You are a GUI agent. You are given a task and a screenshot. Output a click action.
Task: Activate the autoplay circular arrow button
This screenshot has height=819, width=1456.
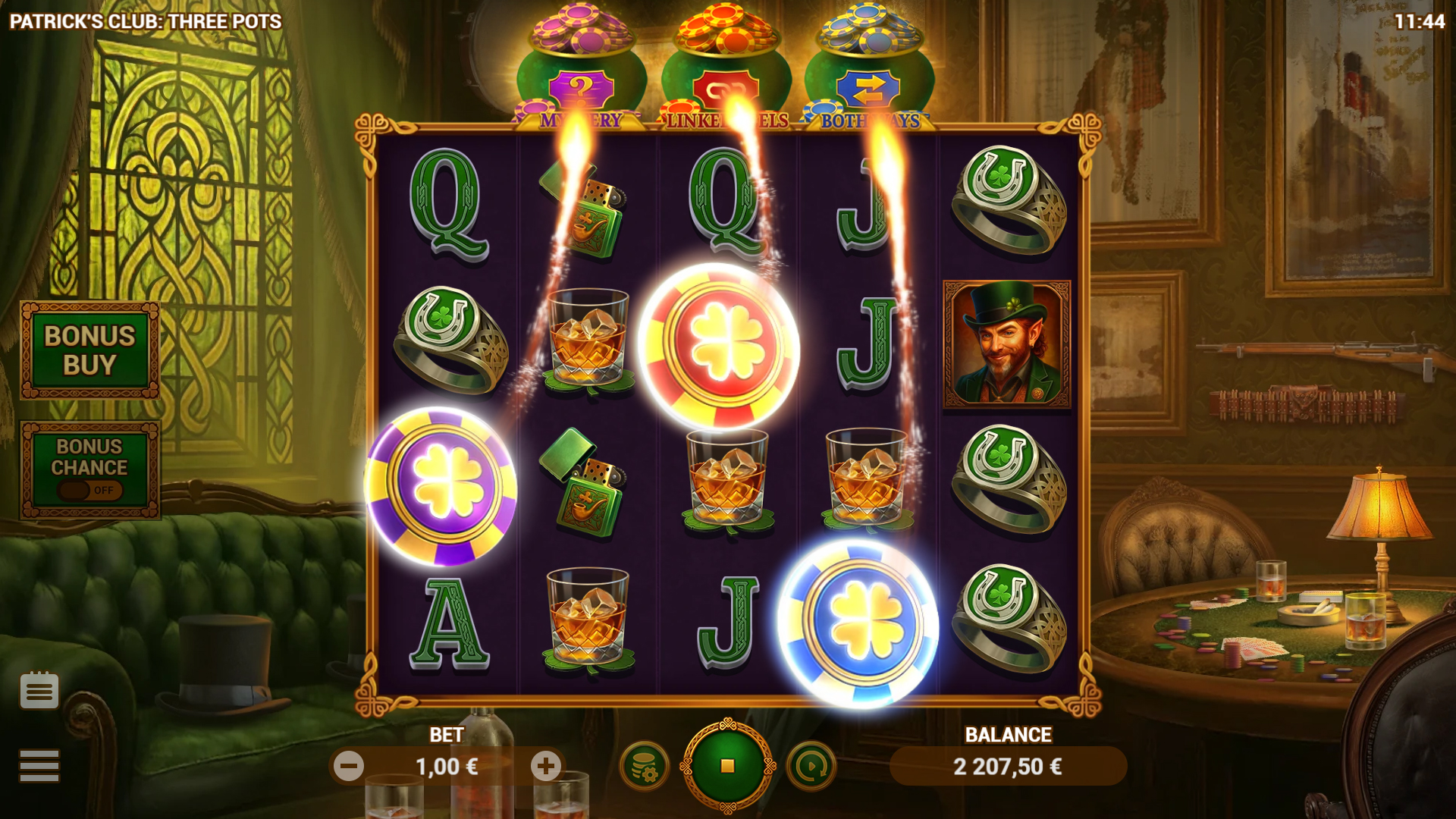point(811,767)
